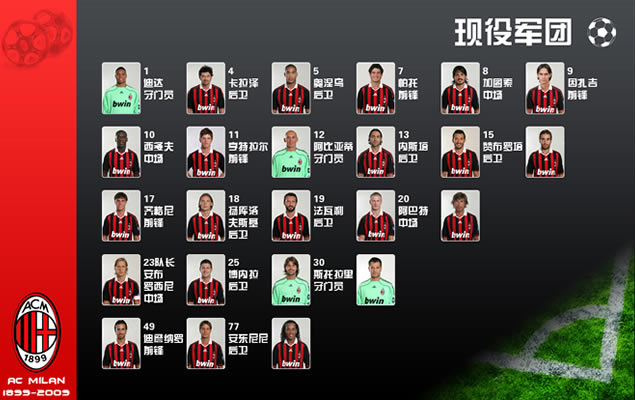Open number 5 奥涅乌 defender portrait

291,88
